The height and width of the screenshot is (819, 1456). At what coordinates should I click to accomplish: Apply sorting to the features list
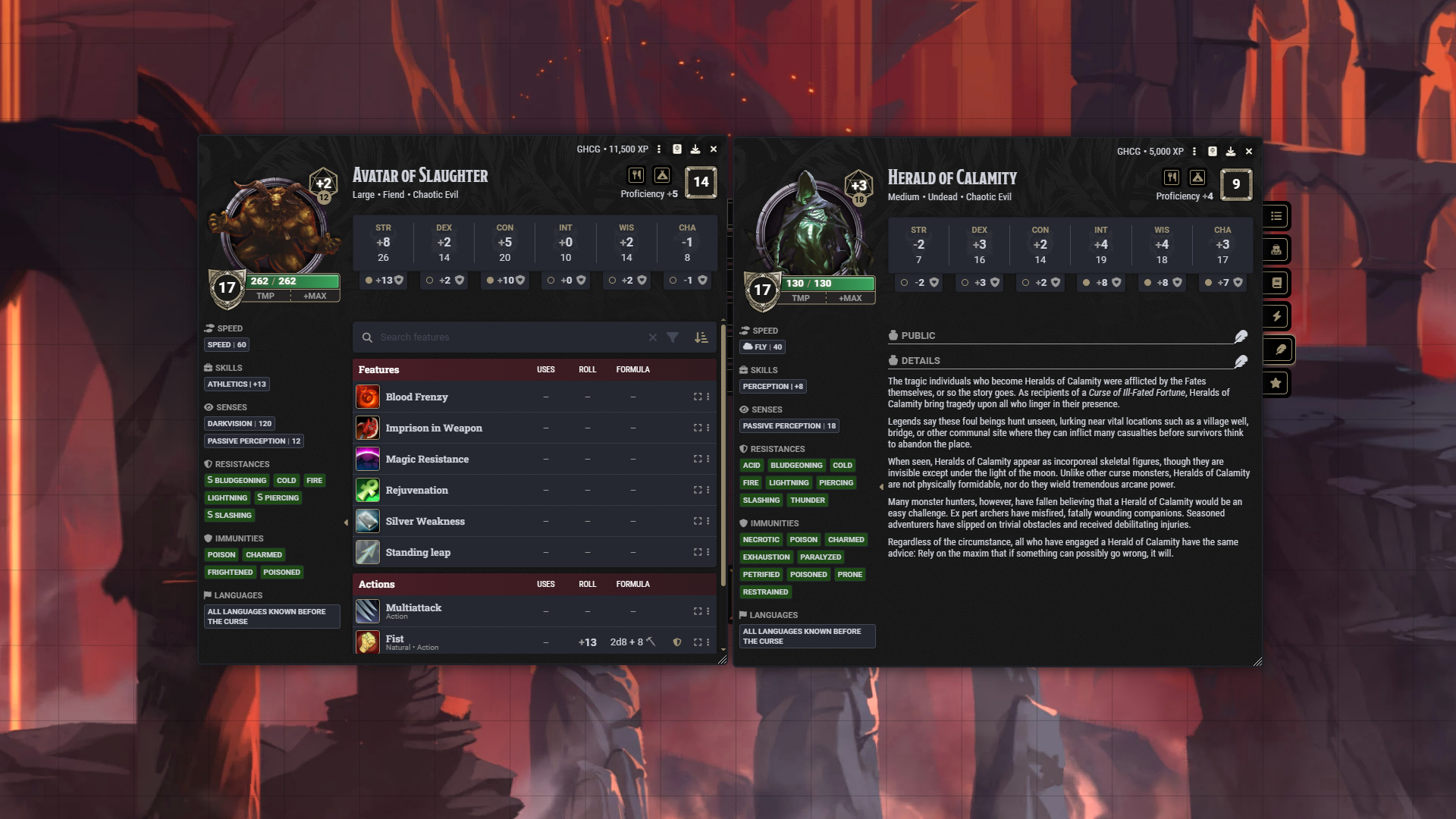tap(701, 337)
